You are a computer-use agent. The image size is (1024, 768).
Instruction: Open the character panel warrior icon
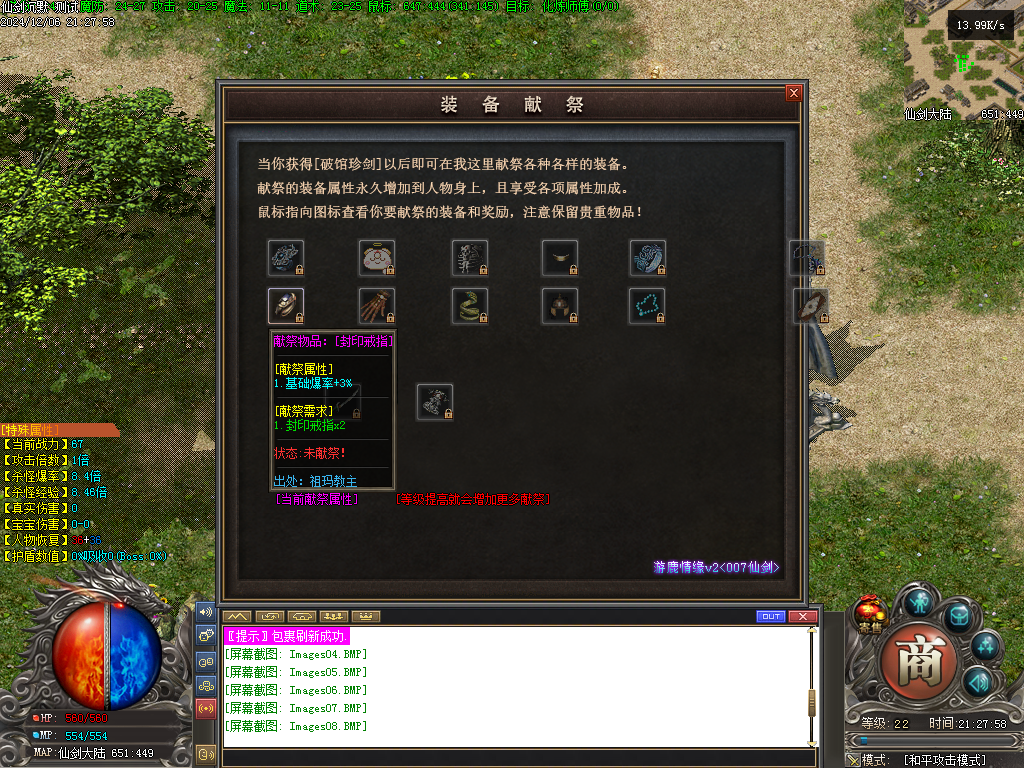919,600
